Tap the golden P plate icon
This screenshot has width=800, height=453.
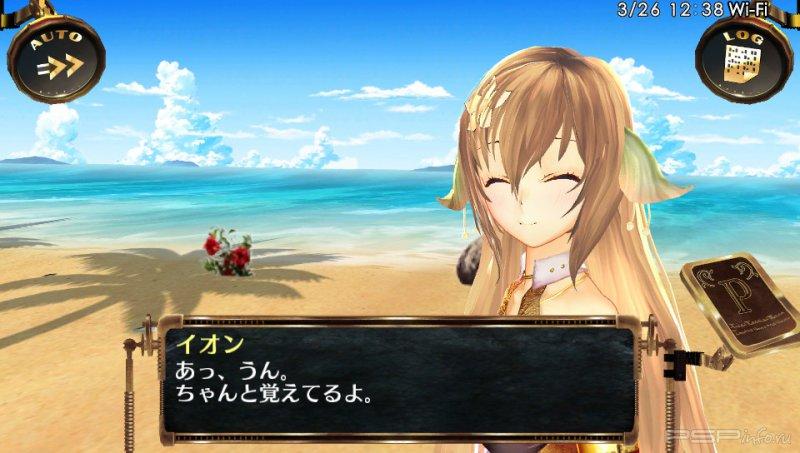[x=739, y=305]
